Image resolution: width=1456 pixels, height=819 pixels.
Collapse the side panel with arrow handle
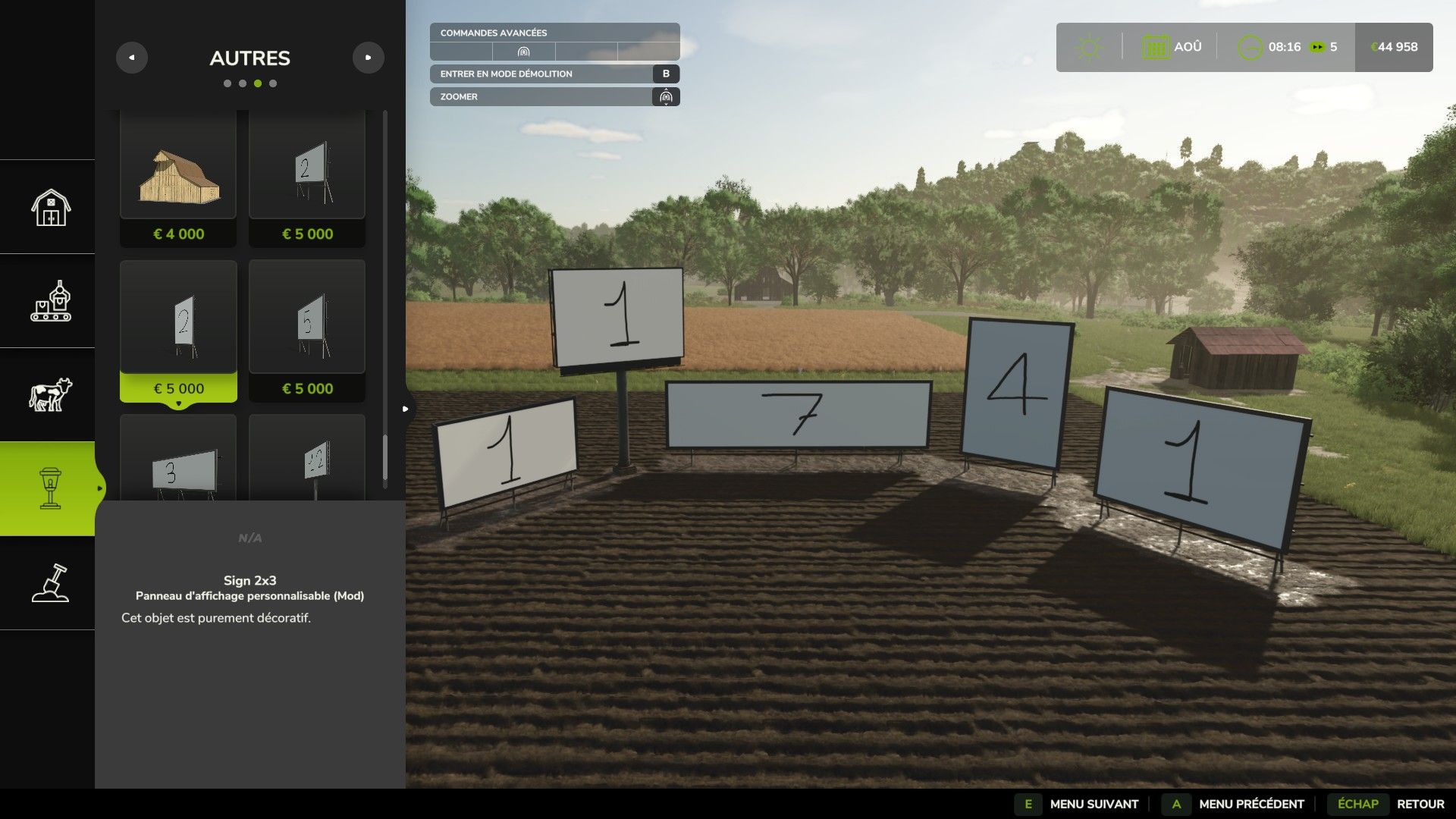point(406,409)
